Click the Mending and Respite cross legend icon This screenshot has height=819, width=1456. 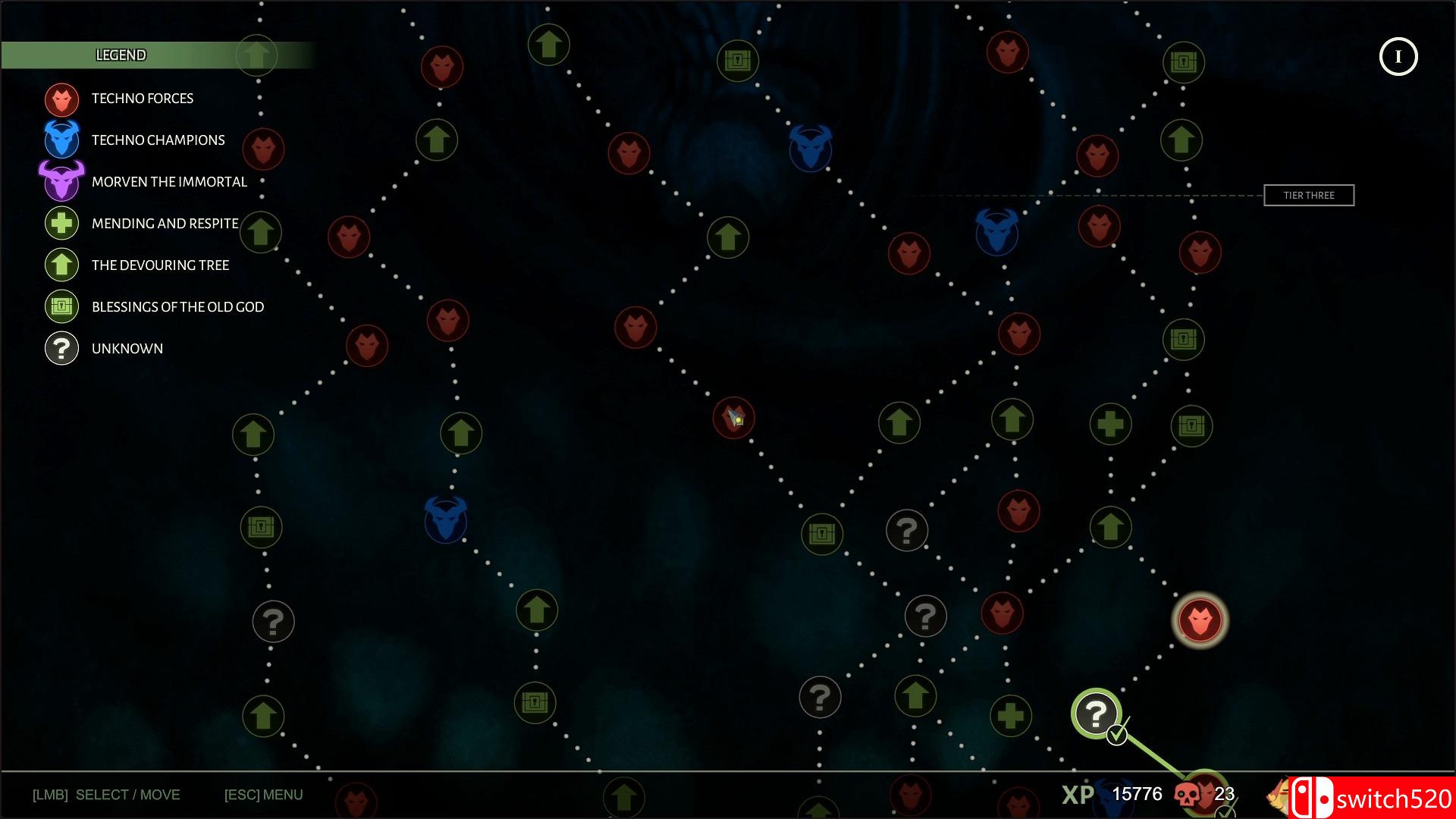point(61,223)
